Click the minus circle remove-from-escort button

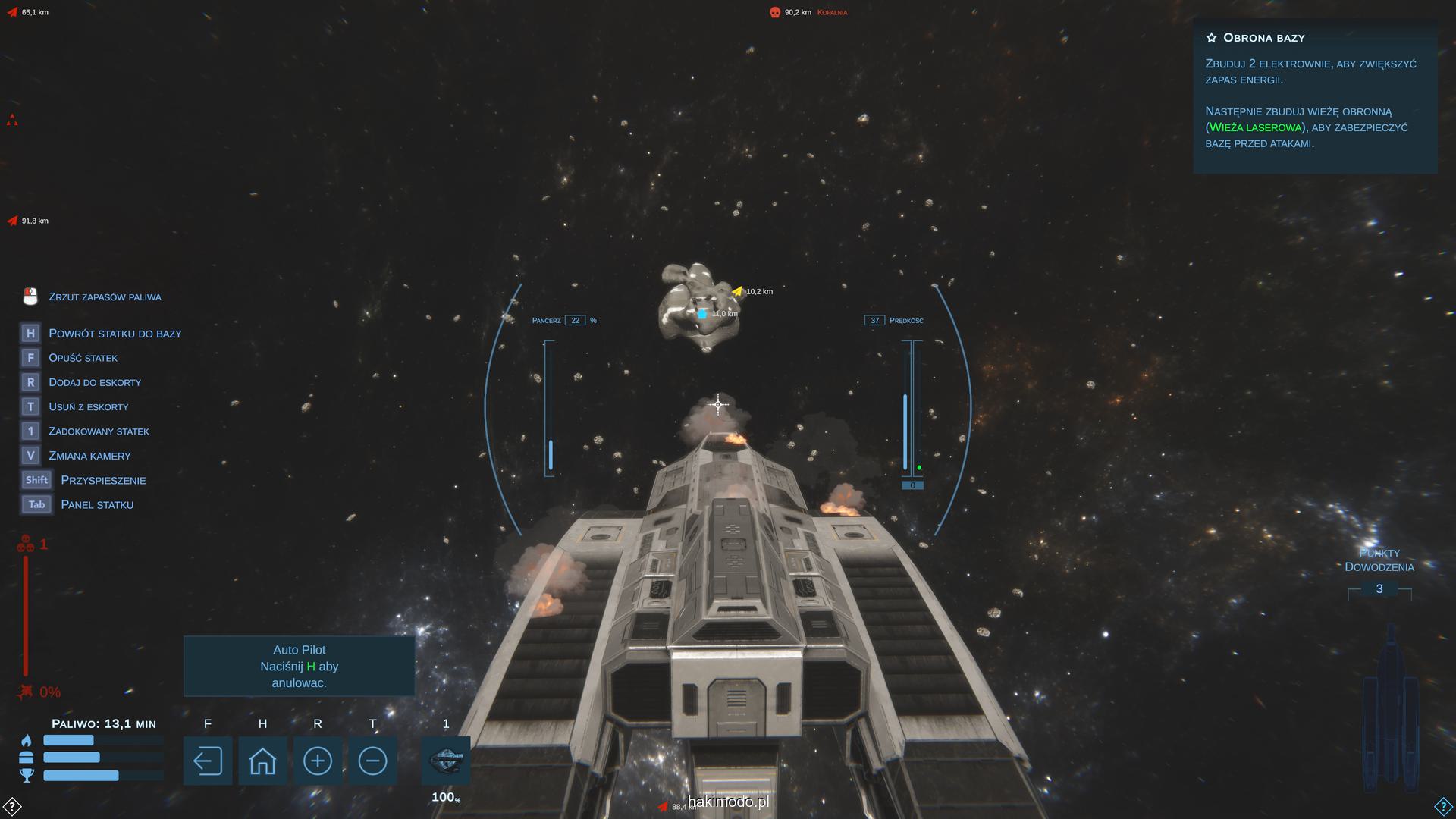[x=372, y=761]
